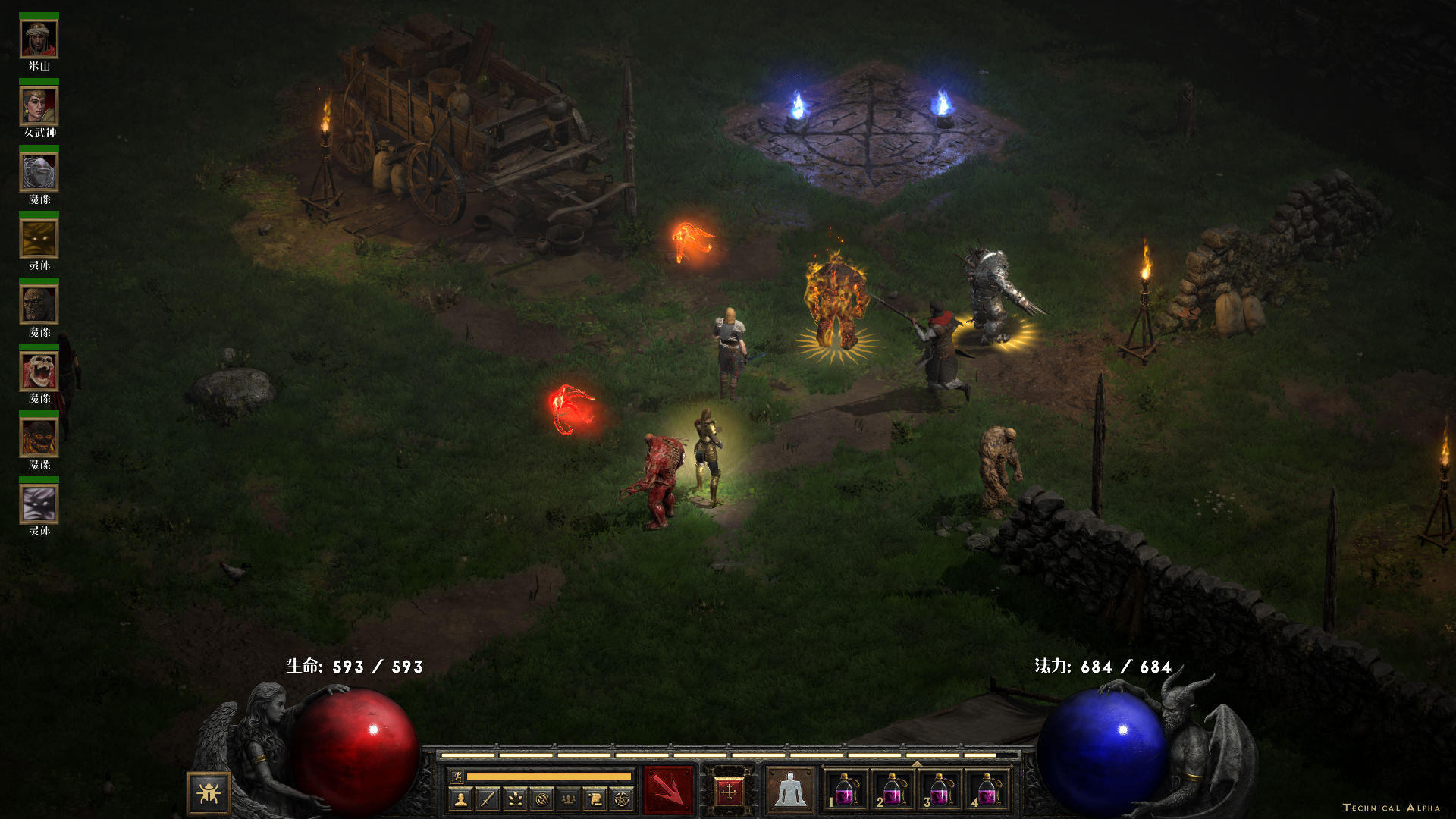Use the purple potion in belt slot 1
Screen dimensions: 1456x819
(x=845, y=790)
